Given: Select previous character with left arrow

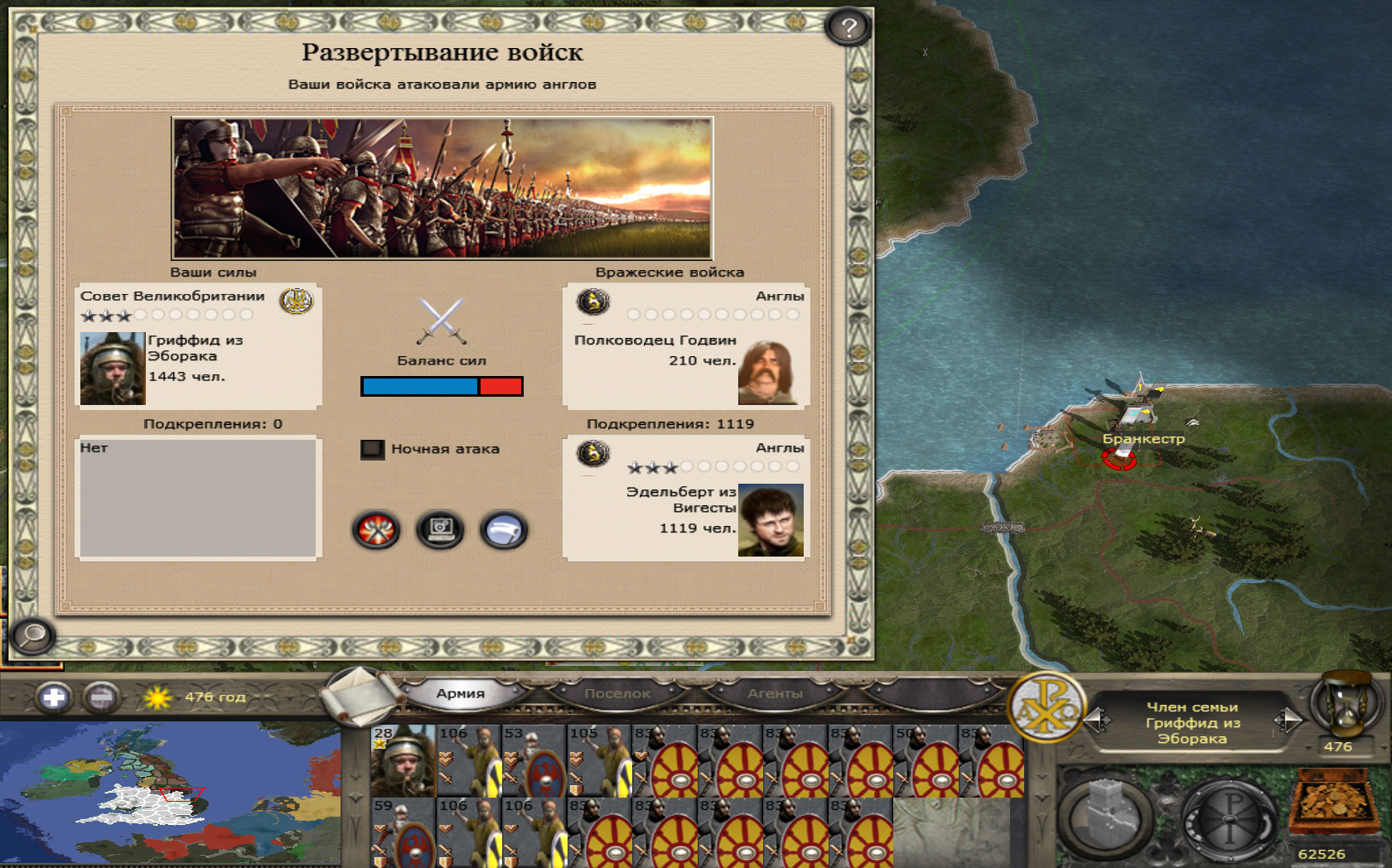Looking at the screenshot, I should tap(1097, 721).
